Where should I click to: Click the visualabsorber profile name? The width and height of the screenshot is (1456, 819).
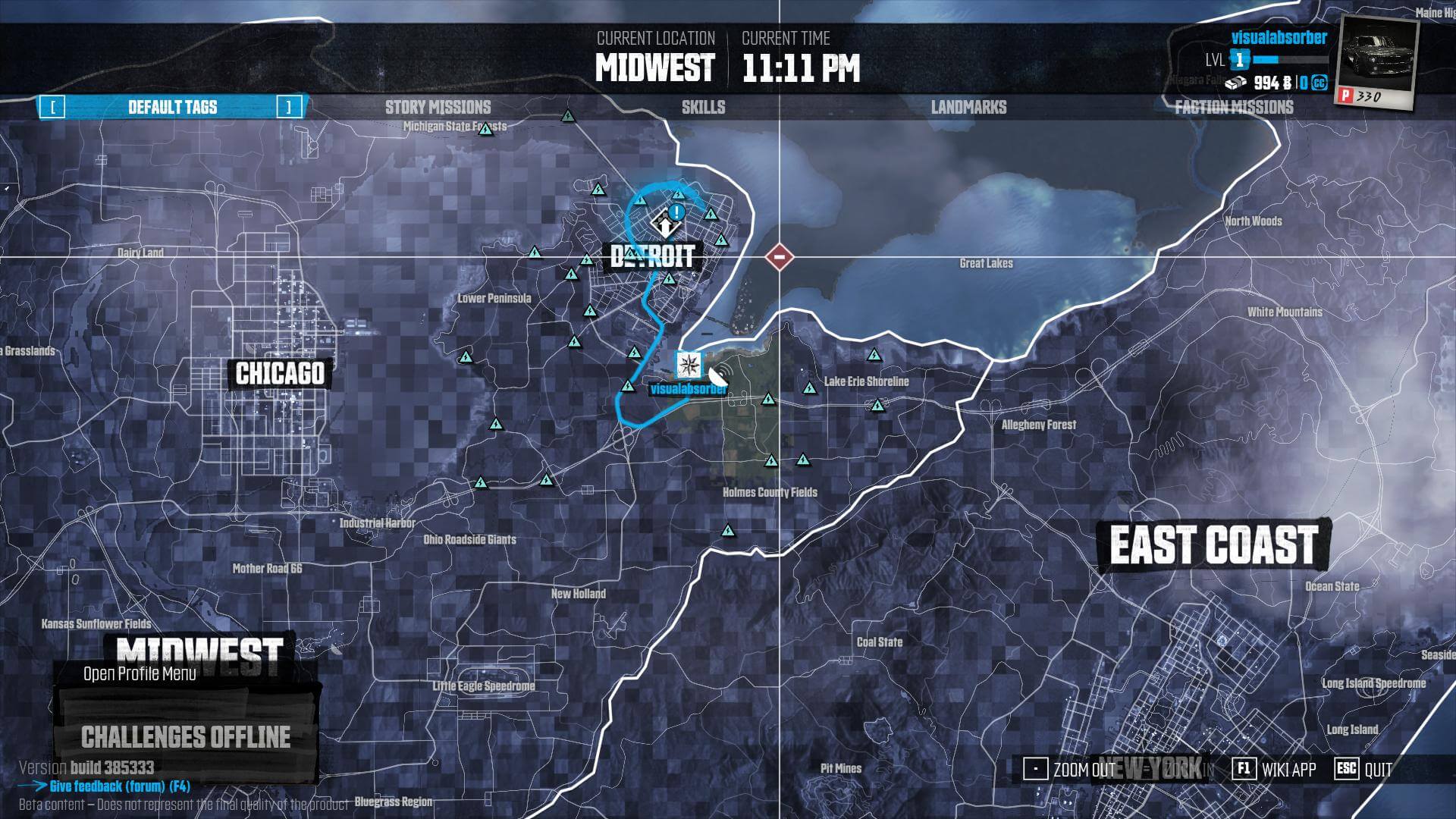[1279, 37]
